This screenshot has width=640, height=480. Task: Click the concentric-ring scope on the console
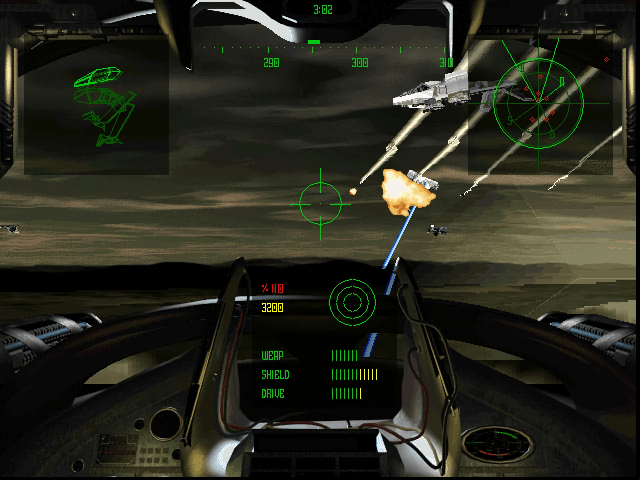pyautogui.click(x=352, y=299)
